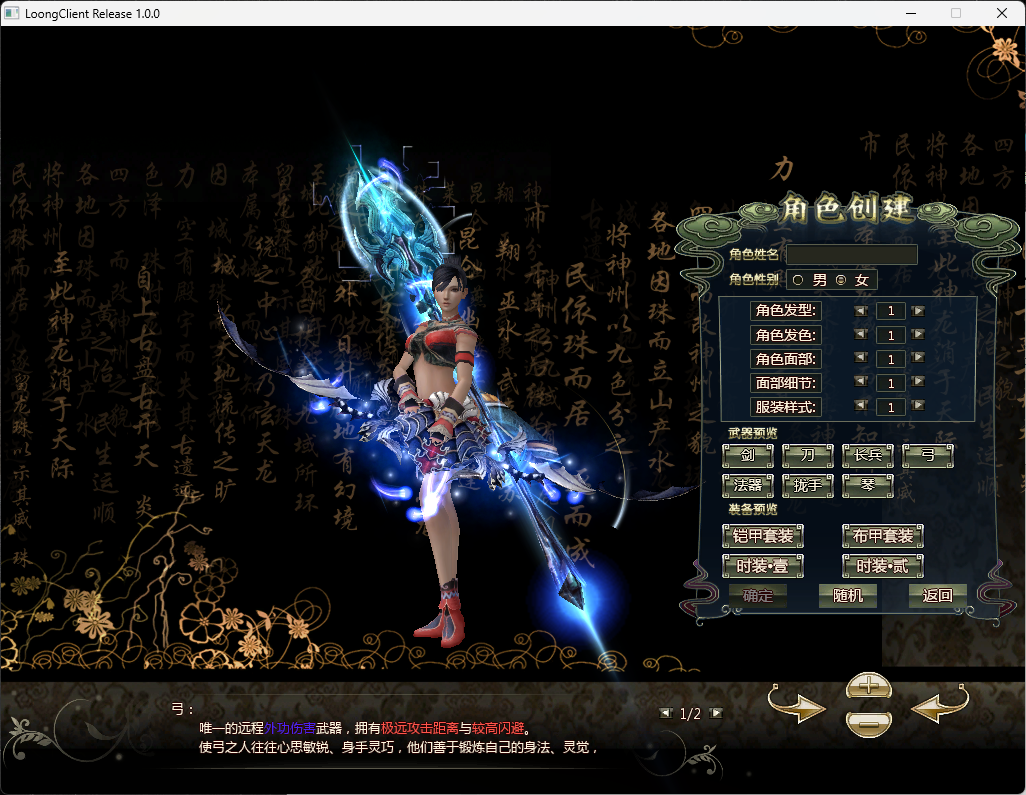The height and width of the screenshot is (795, 1026).
Task: Advance the face (角色面部) option forward
Action: click(918, 359)
